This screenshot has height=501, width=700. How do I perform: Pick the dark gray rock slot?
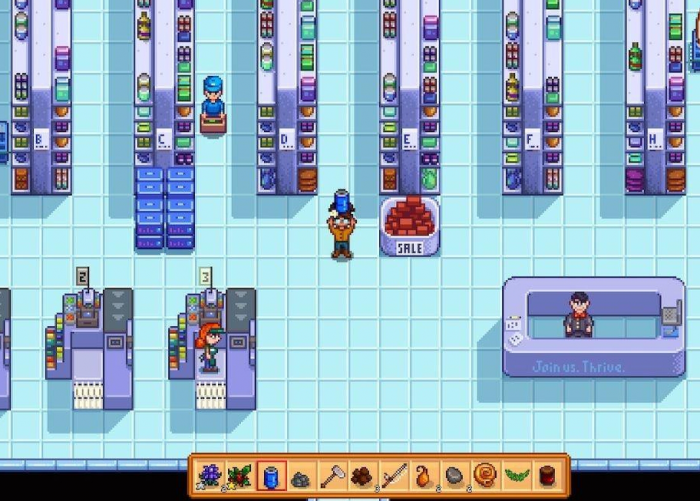coord(454,476)
